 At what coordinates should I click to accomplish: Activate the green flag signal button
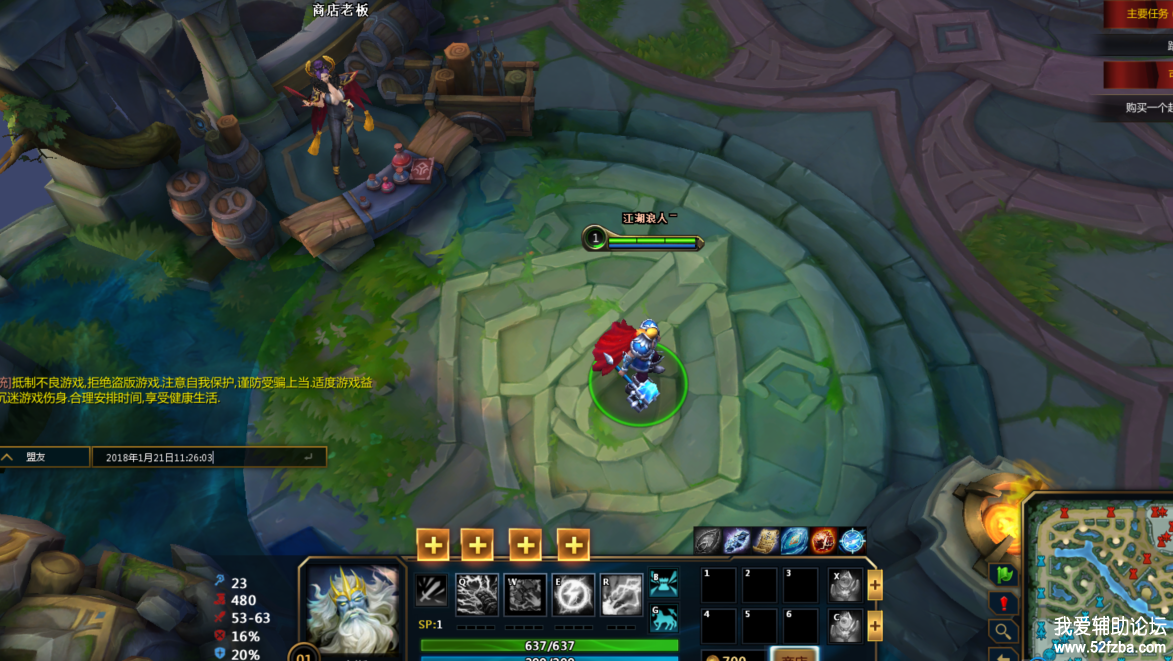click(1003, 575)
